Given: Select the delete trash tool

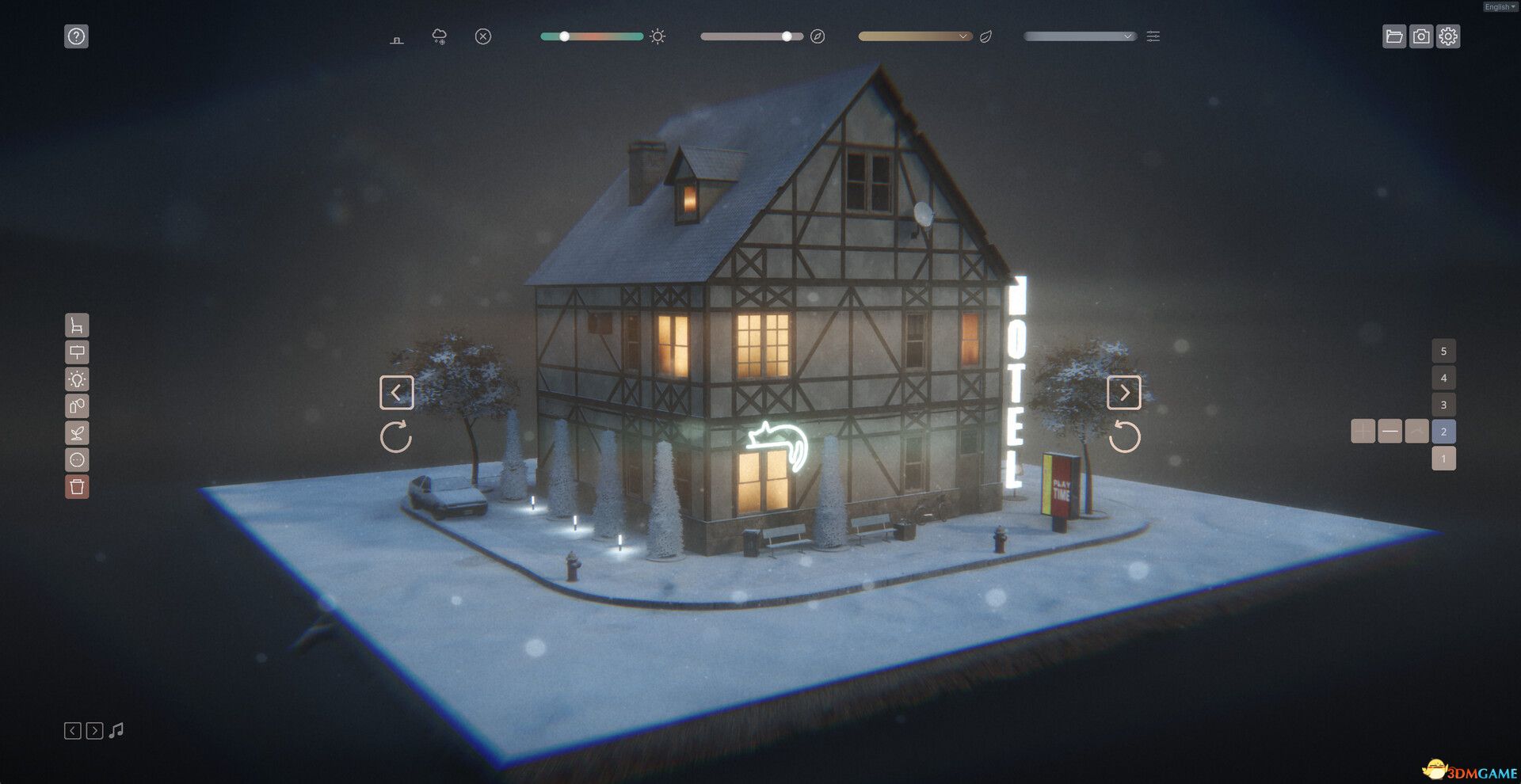Looking at the screenshot, I should 77,487.
